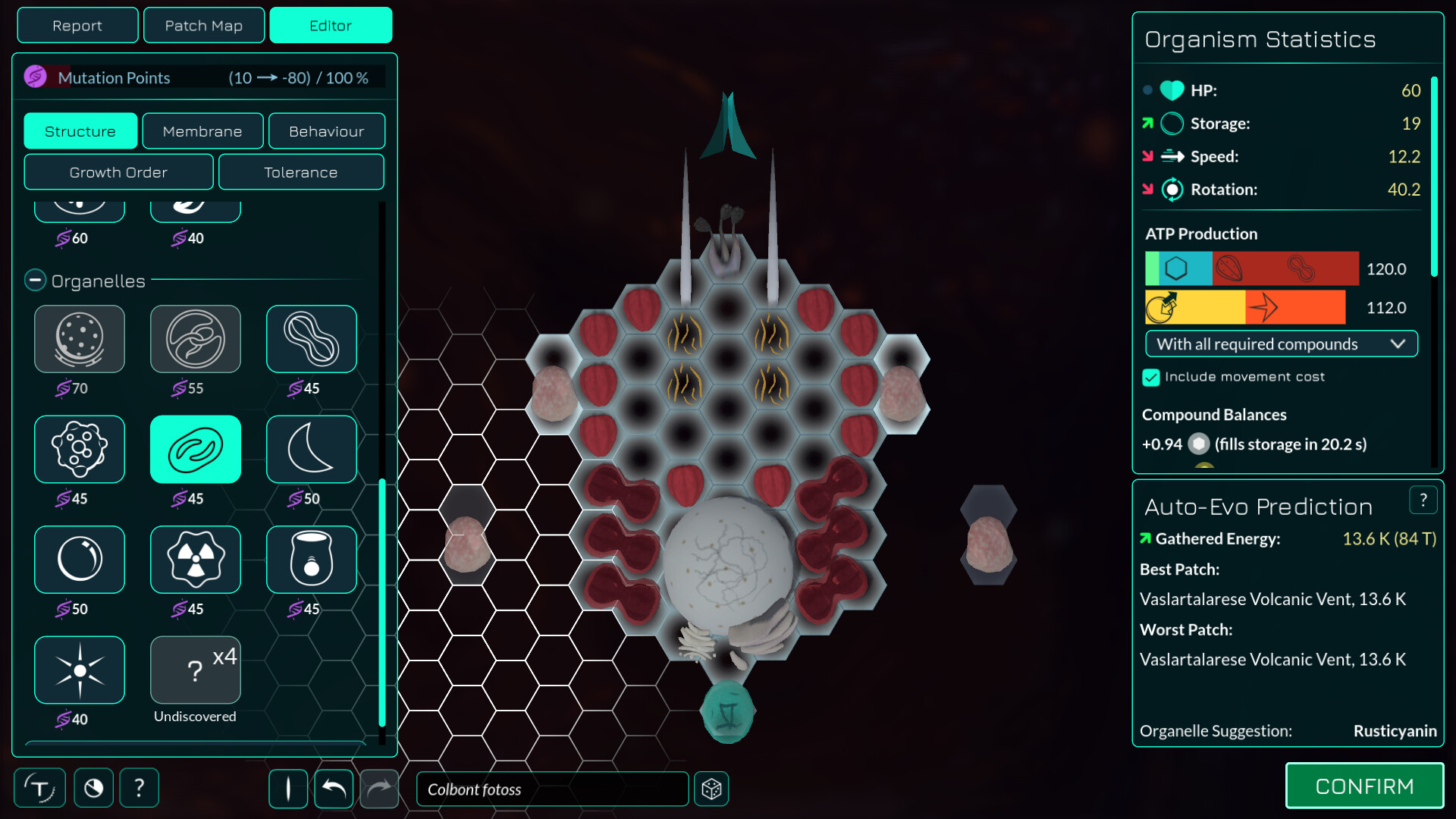Open the Patch Map tab

(203, 25)
